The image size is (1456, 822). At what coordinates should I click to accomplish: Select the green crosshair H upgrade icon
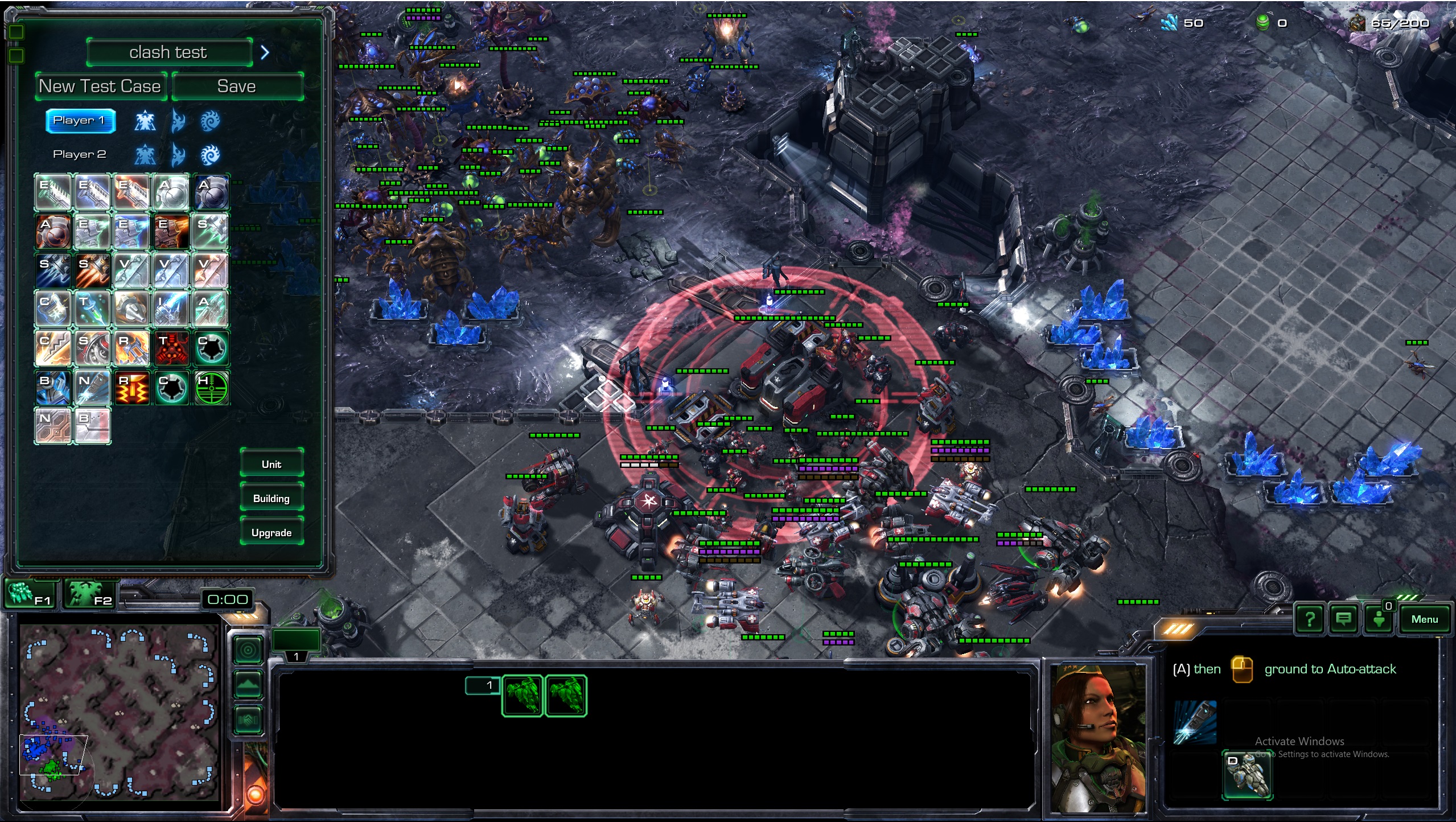(211, 388)
